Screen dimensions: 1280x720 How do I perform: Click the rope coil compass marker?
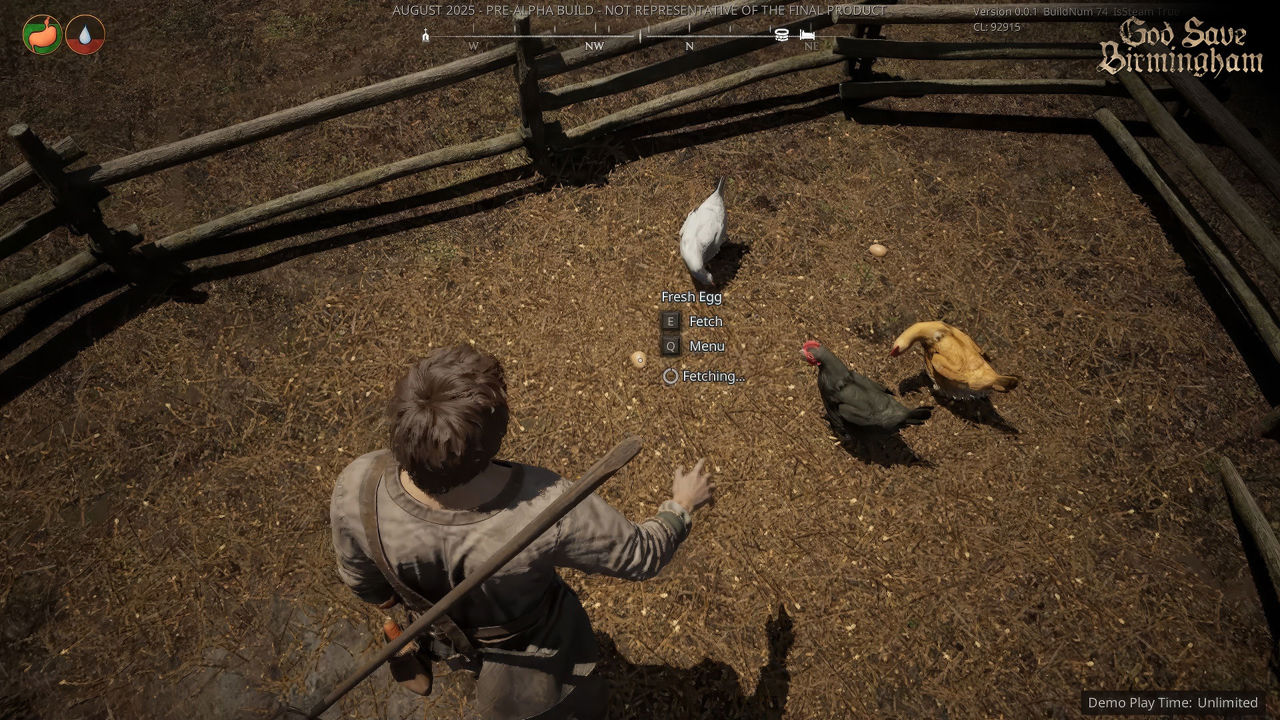(782, 35)
